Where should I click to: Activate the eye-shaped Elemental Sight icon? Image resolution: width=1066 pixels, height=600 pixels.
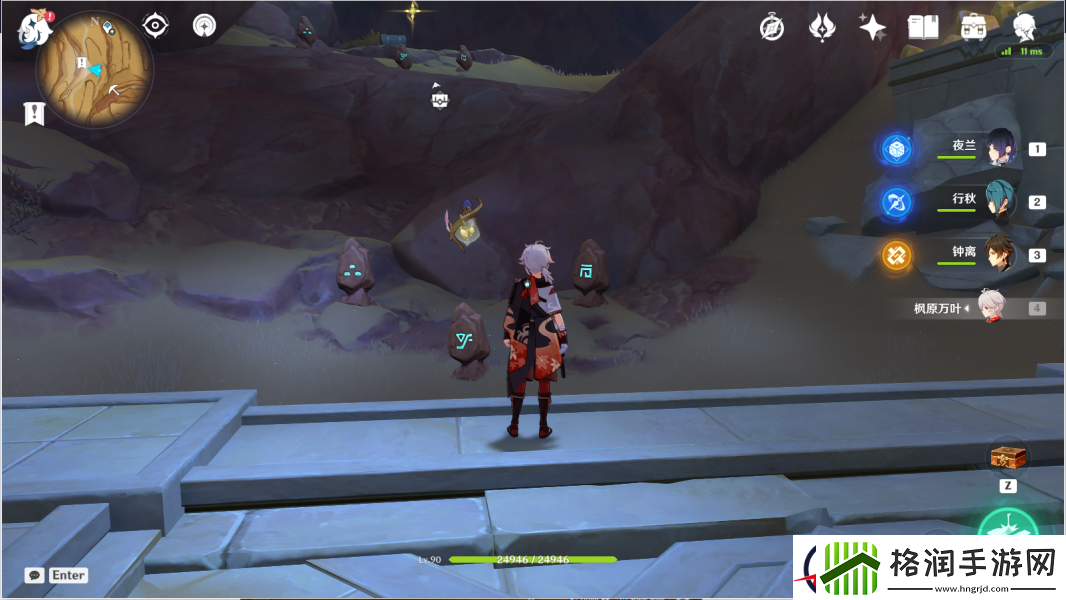[155, 25]
